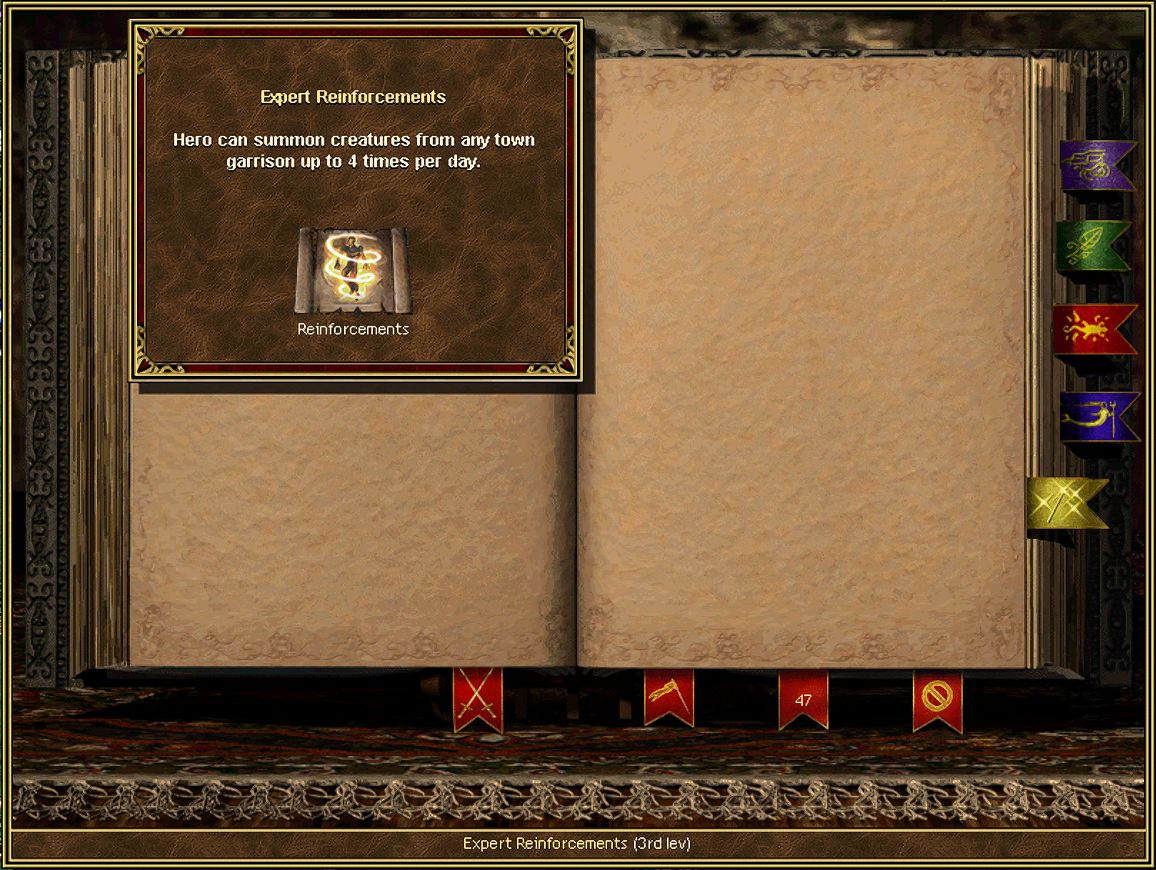This screenshot has height=870, width=1156.
Task: Show combat spells with the crossed swords banner
Action: [478, 698]
